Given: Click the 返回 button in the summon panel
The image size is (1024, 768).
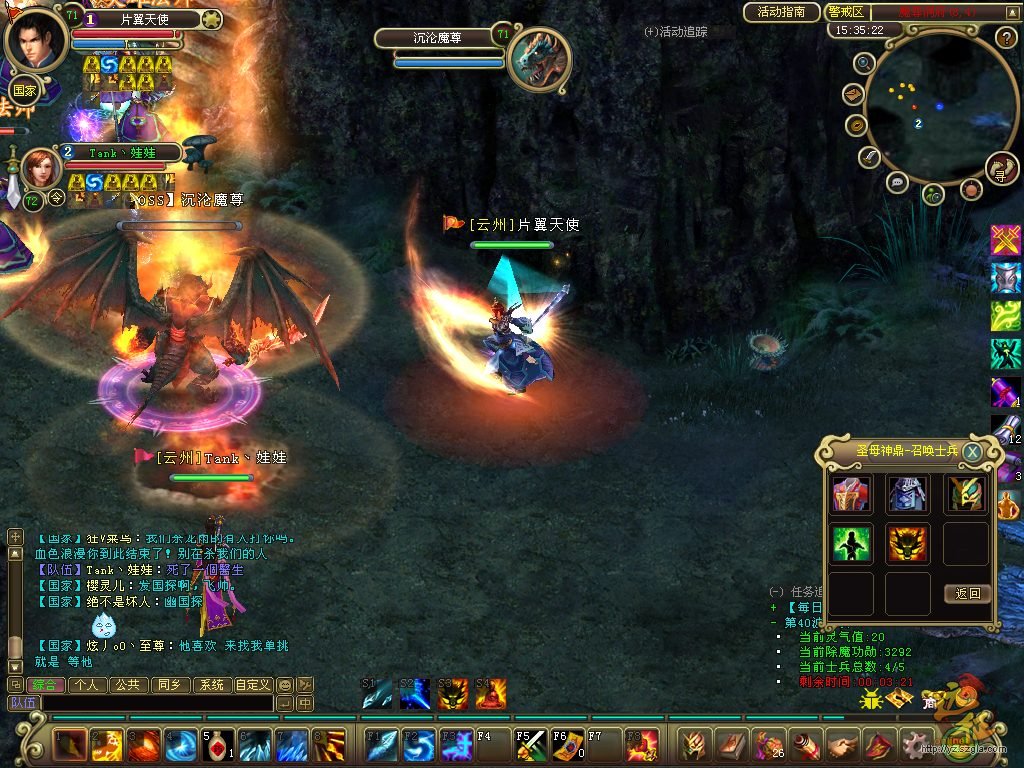Looking at the screenshot, I should tap(967, 593).
